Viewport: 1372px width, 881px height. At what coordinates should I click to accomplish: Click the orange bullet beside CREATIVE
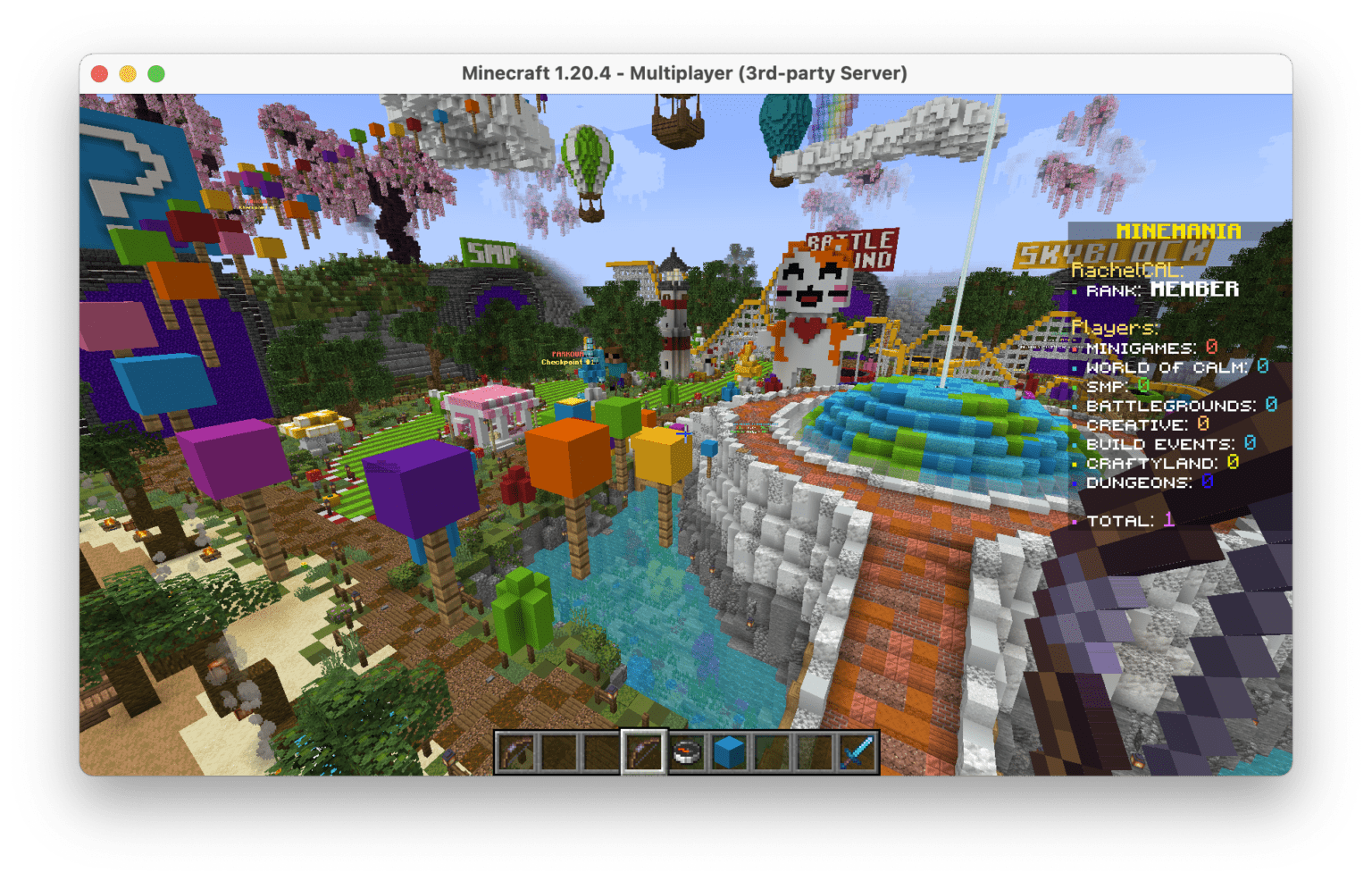pyautogui.click(x=1075, y=424)
